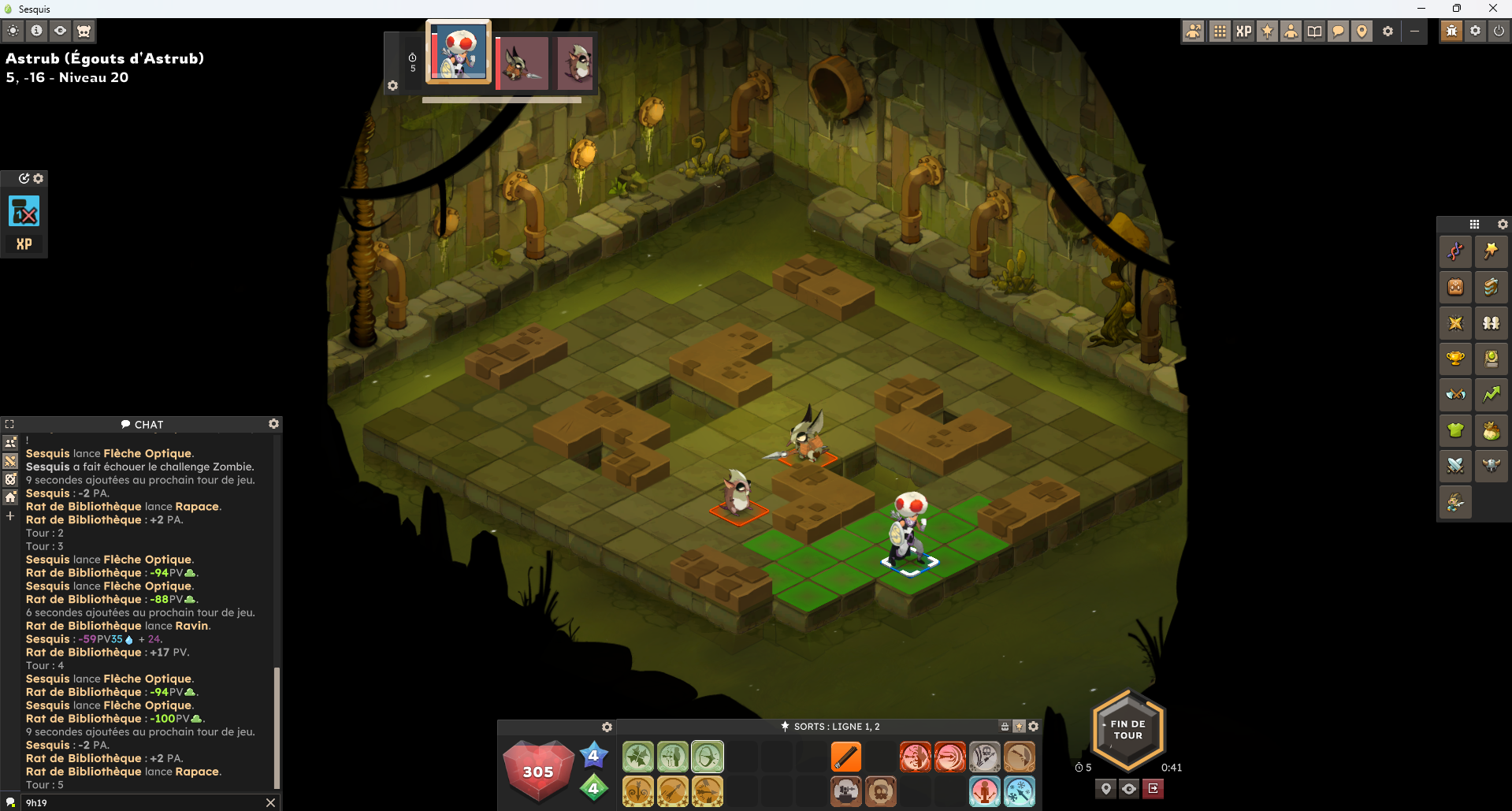The width and height of the screenshot is (1512, 811).
Task: Open the XP display options top toolbar
Action: pos(1244,32)
